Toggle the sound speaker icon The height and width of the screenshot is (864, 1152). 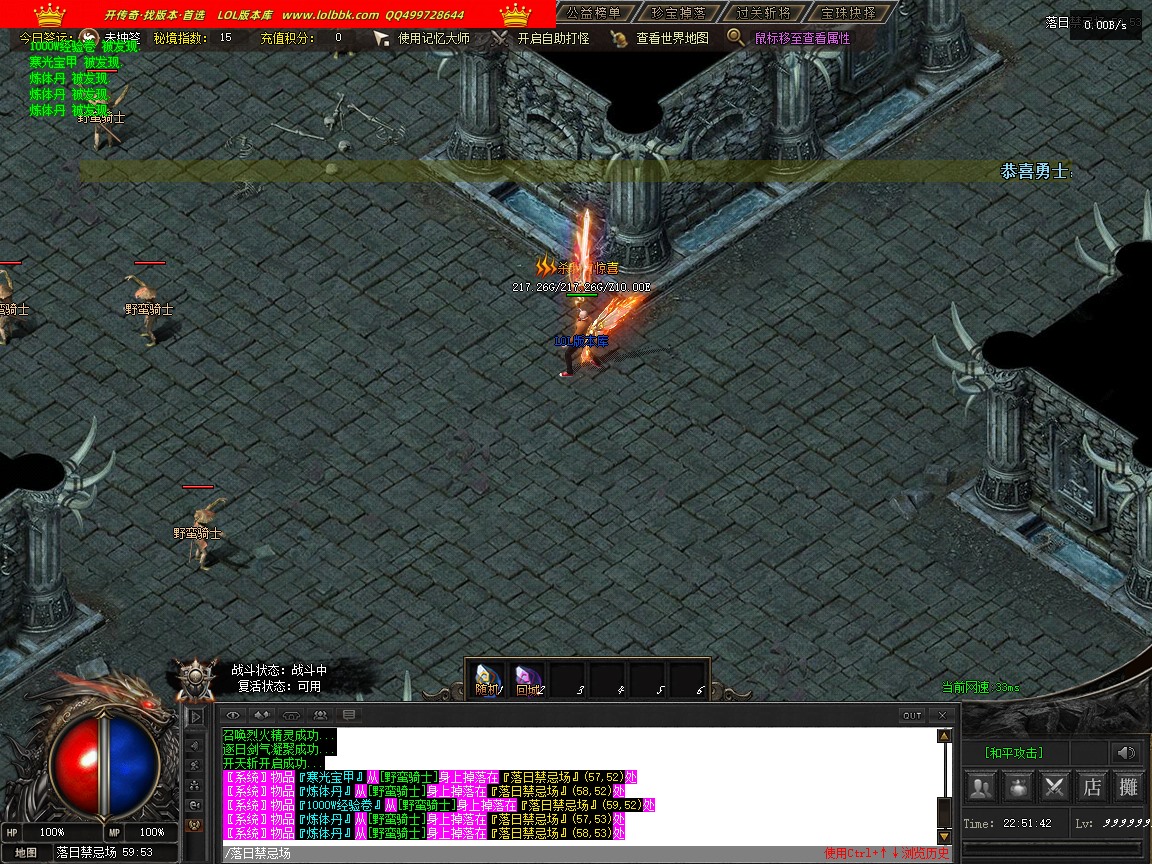coord(1127,753)
